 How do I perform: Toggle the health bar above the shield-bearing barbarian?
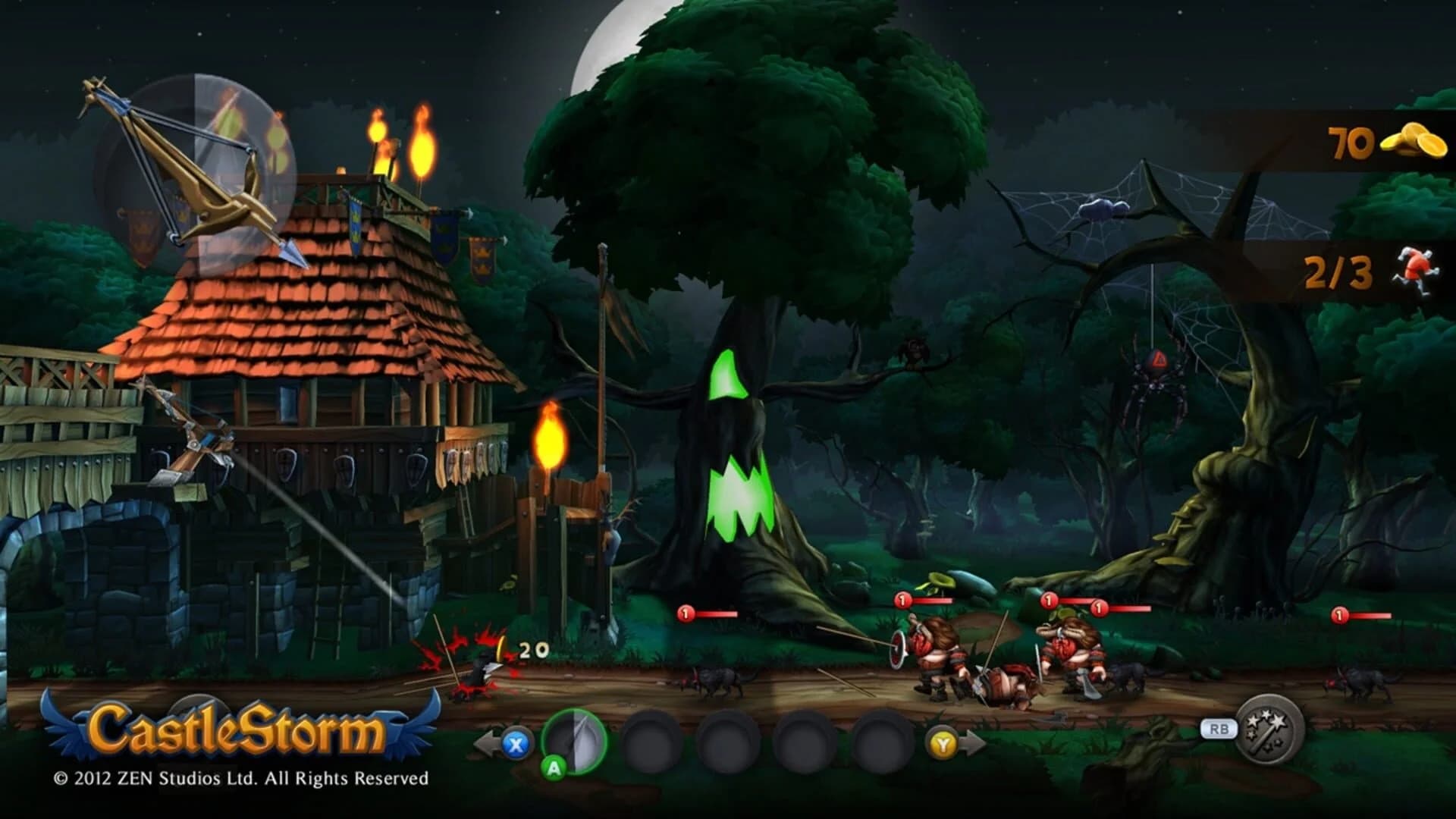coord(924,600)
